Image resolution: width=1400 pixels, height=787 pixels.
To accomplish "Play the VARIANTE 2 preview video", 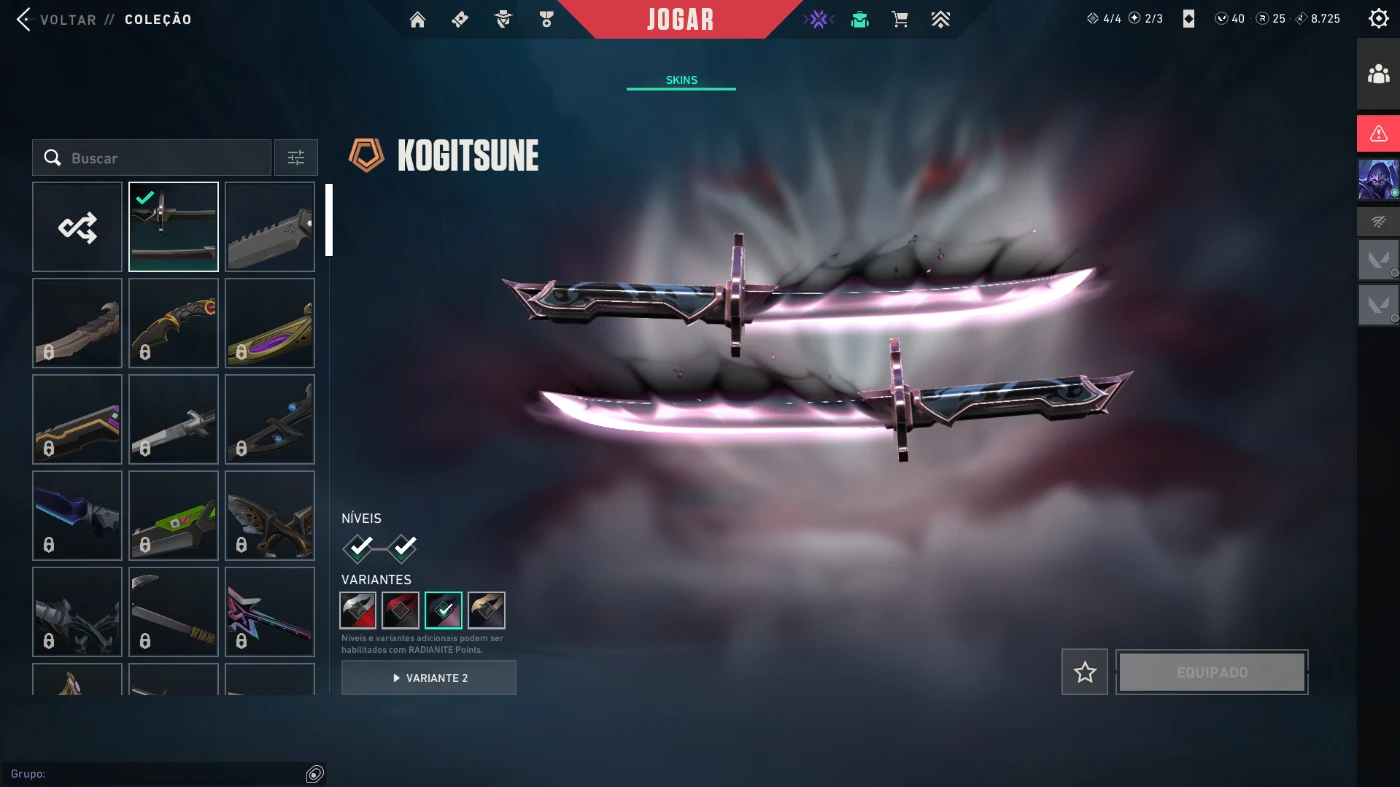I will 428,678.
